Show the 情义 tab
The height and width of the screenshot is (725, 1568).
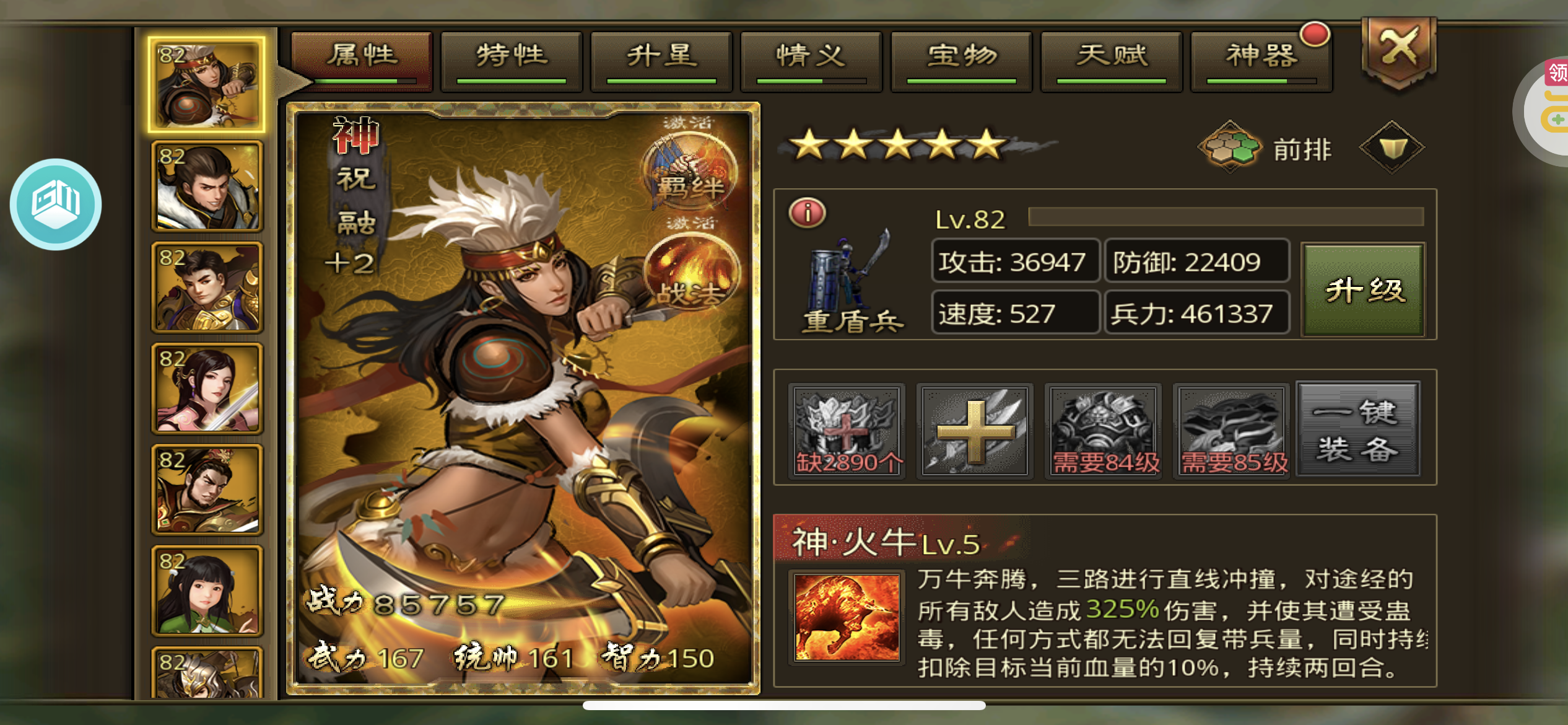[x=811, y=60]
